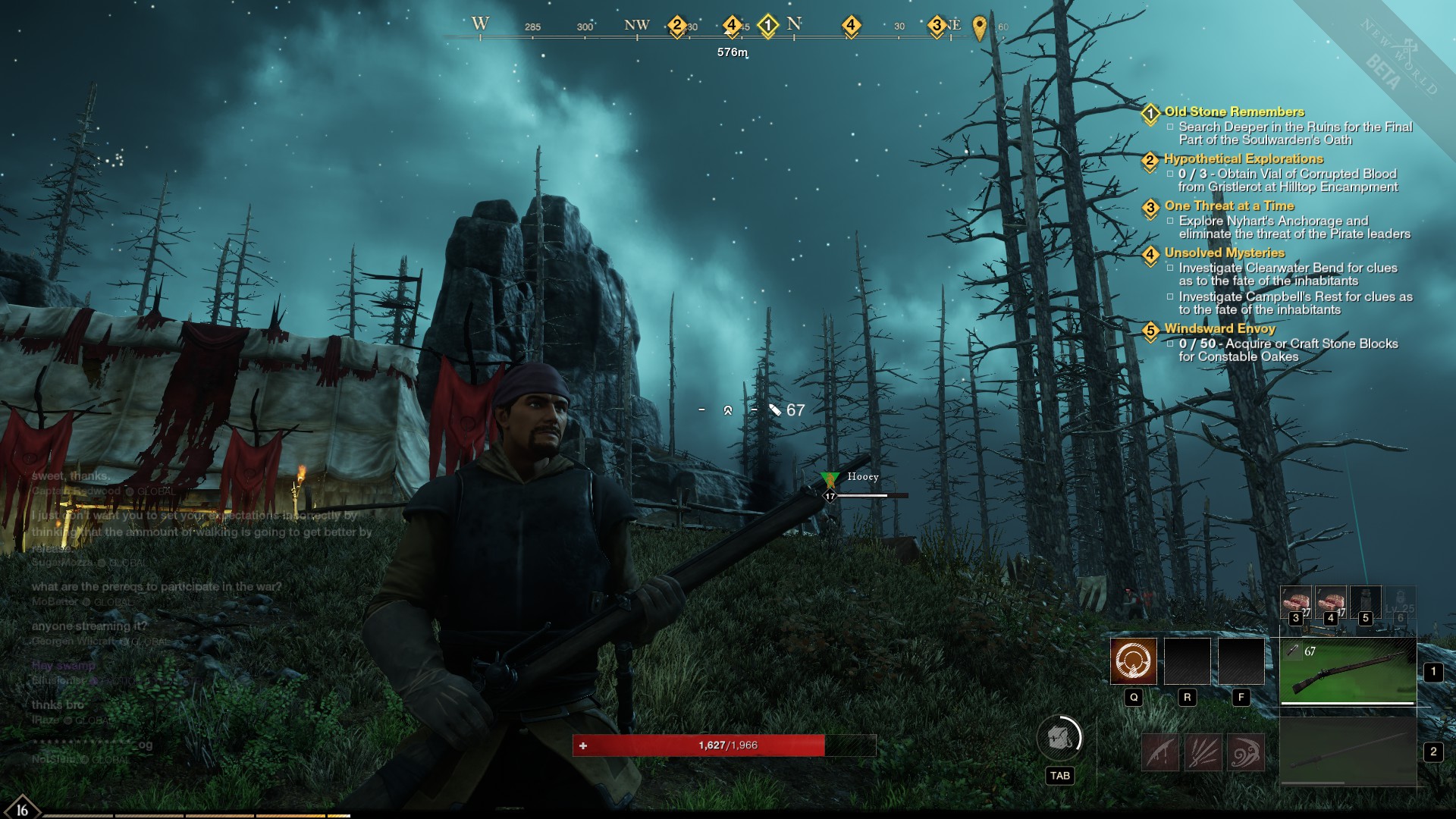Open the One Threat at a Time quest

tap(1228, 206)
